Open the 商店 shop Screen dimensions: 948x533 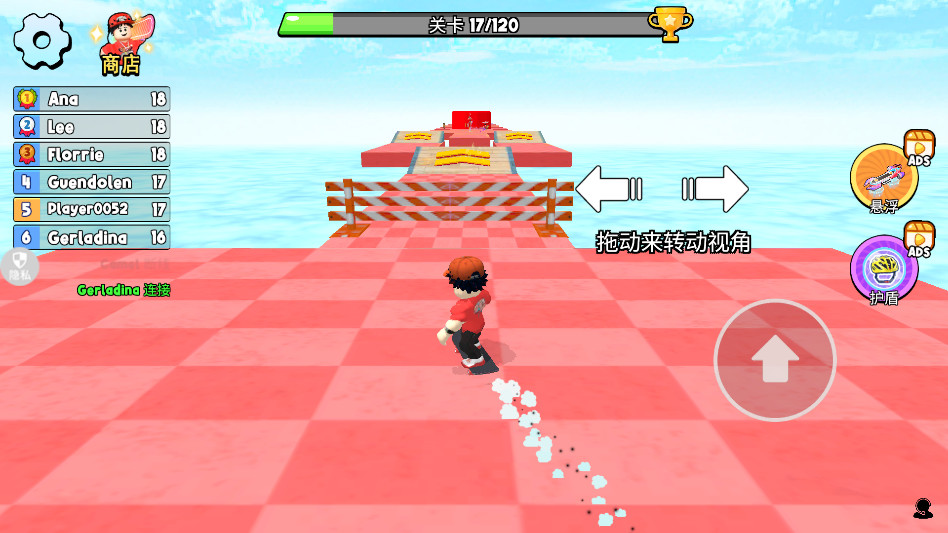[x=120, y=45]
